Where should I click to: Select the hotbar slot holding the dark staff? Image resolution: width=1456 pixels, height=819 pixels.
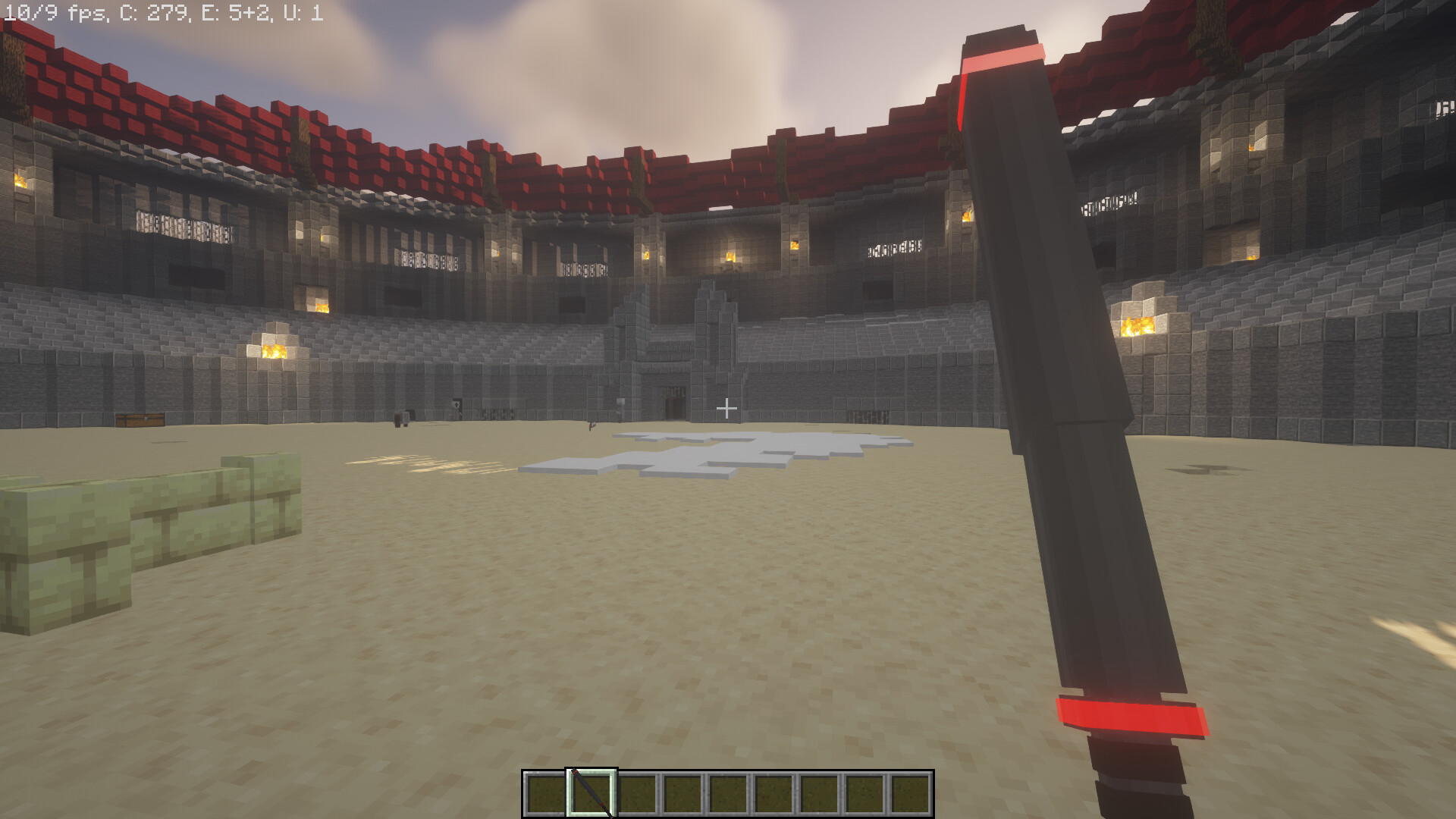tap(591, 793)
